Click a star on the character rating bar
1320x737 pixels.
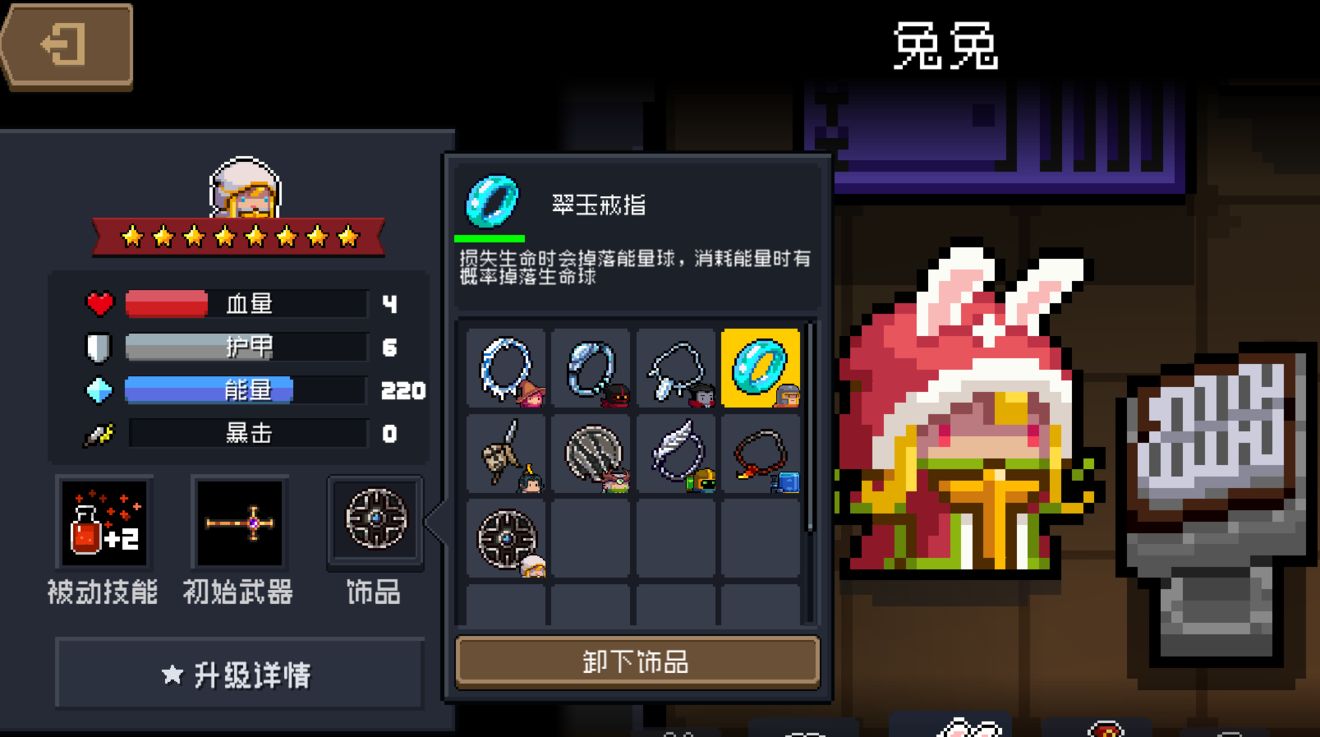pos(237,238)
